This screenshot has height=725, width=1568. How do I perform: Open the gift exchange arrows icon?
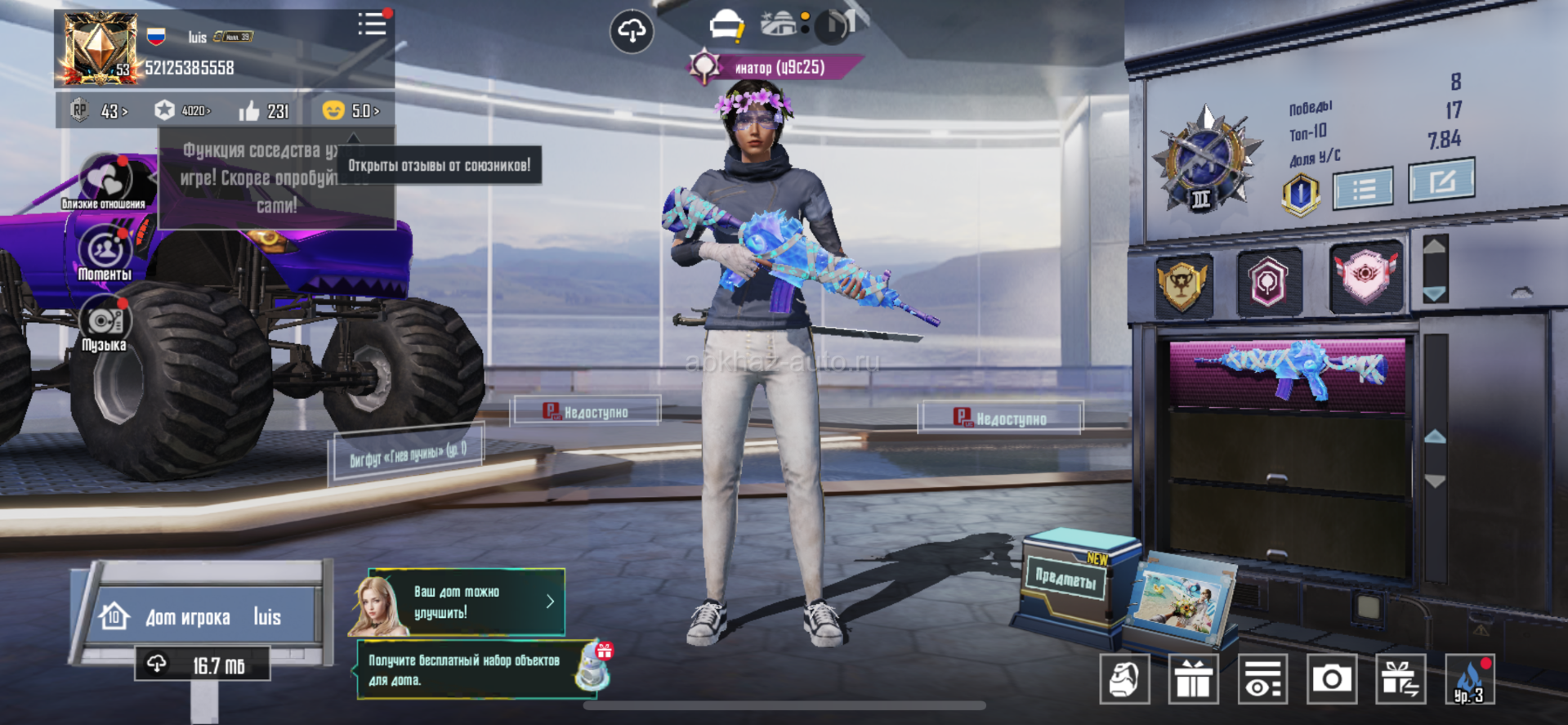pyautogui.click(x=1400, y=679)
